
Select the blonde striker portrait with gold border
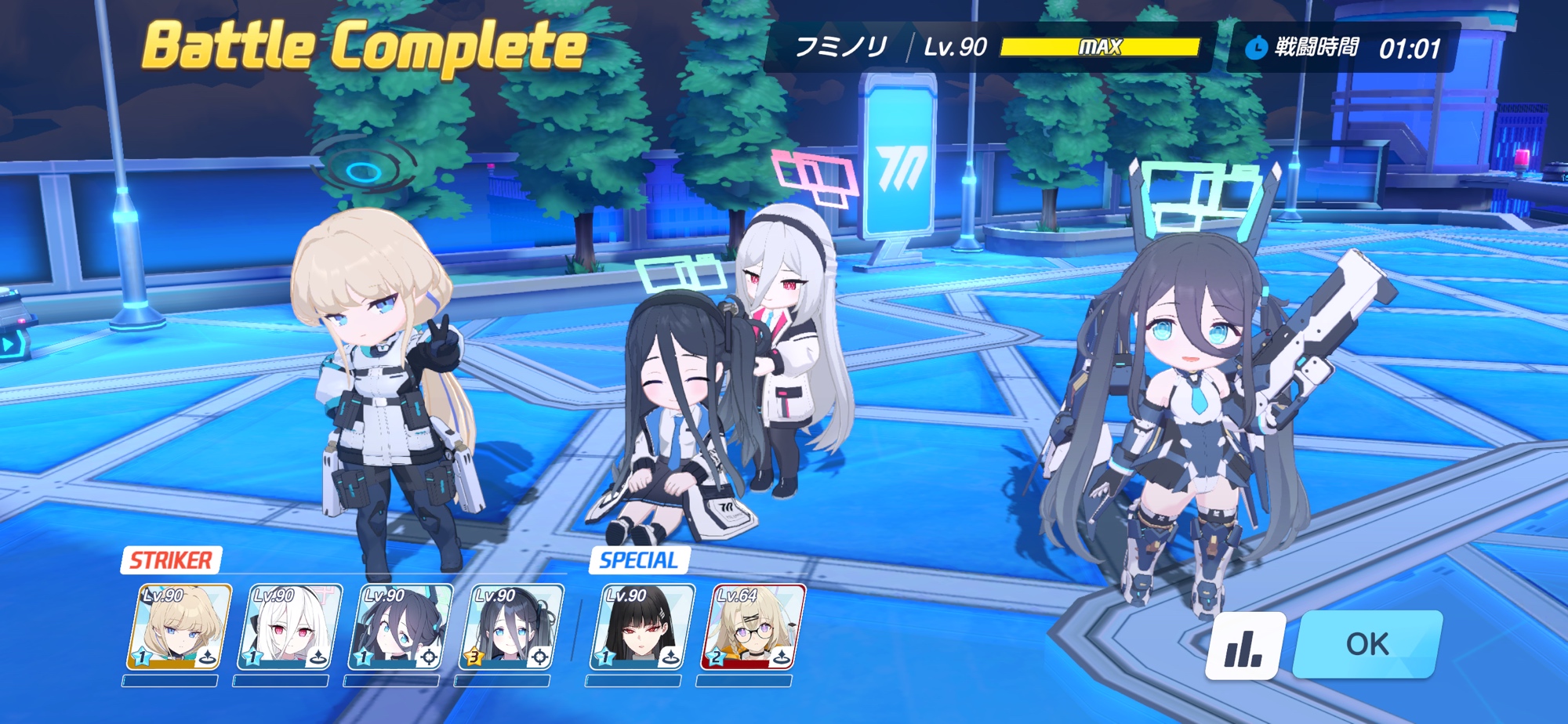(180, 628)
